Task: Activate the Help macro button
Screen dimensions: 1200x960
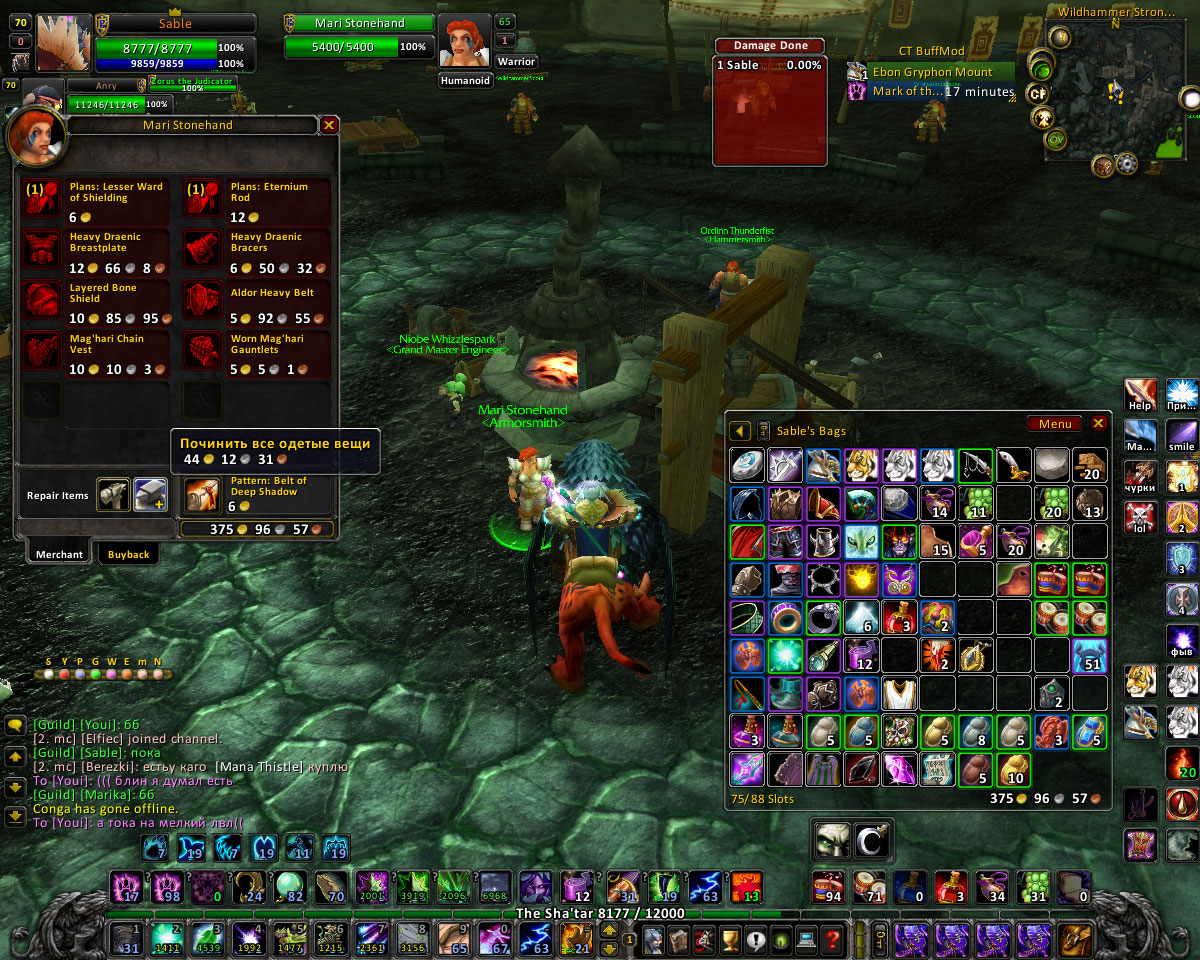Action: point(1140,394)
